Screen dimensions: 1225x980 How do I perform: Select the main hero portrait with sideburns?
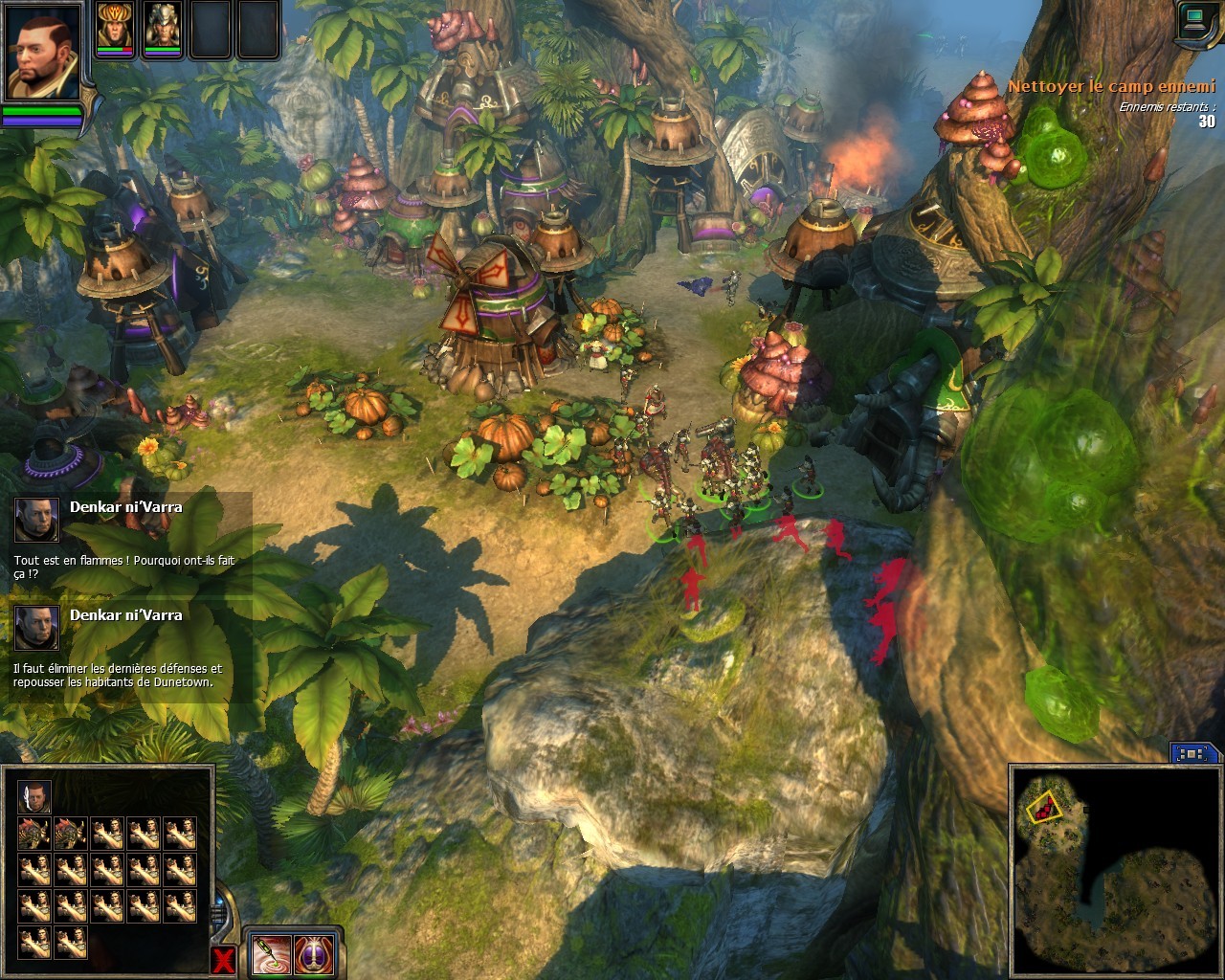[x=42, y=52]
